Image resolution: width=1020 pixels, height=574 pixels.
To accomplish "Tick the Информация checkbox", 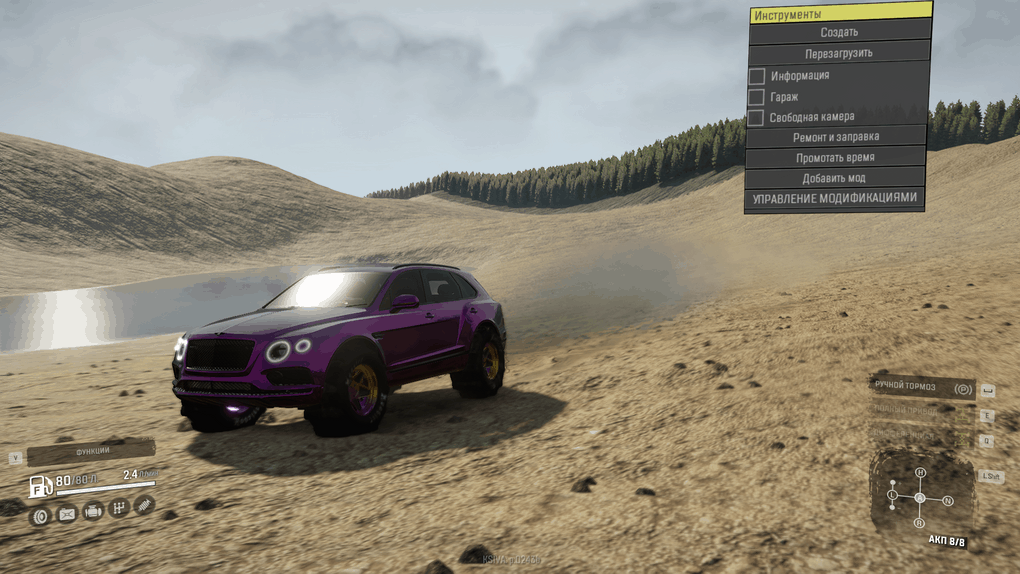I will point(757,76).
